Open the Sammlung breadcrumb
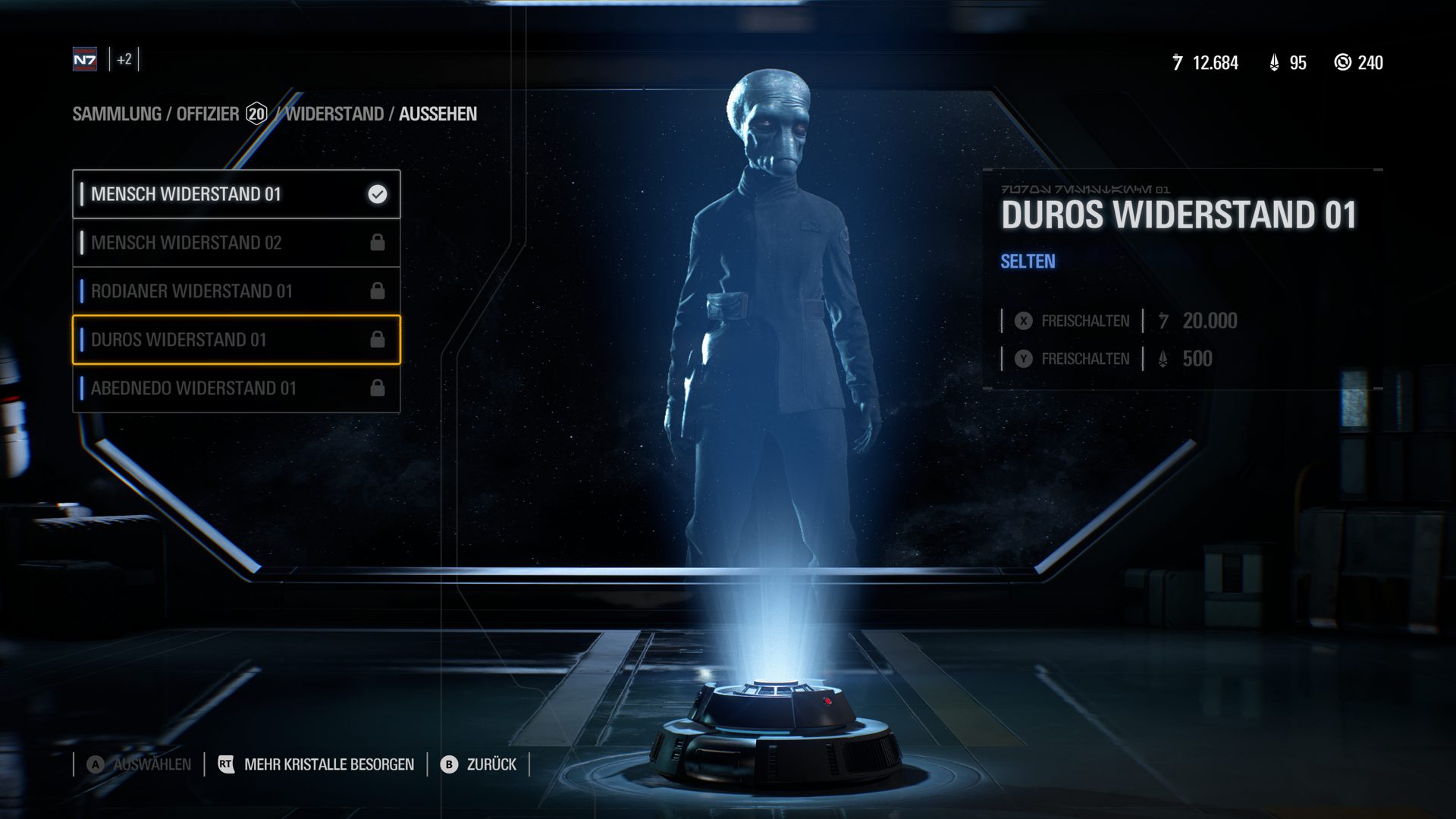 [117, 114]
